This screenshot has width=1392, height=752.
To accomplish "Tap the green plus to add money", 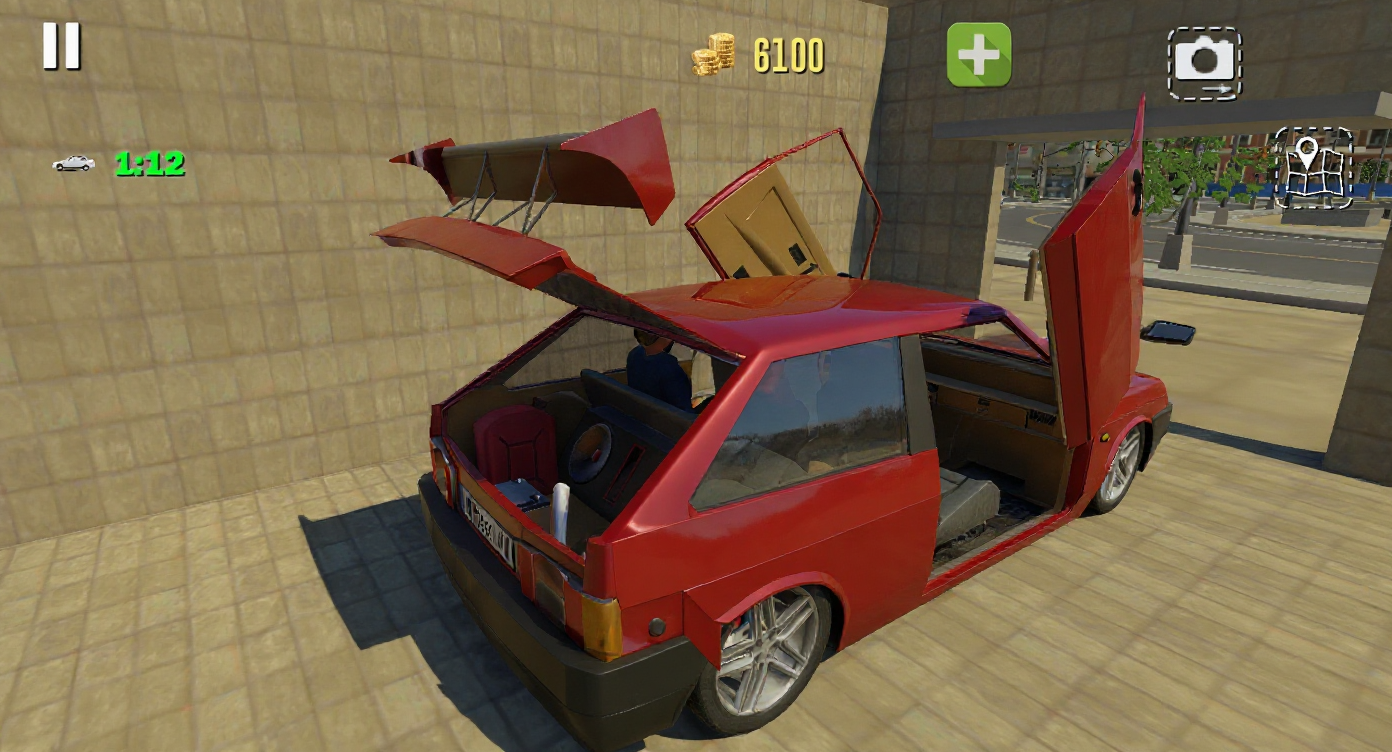I will coord(977,55).
